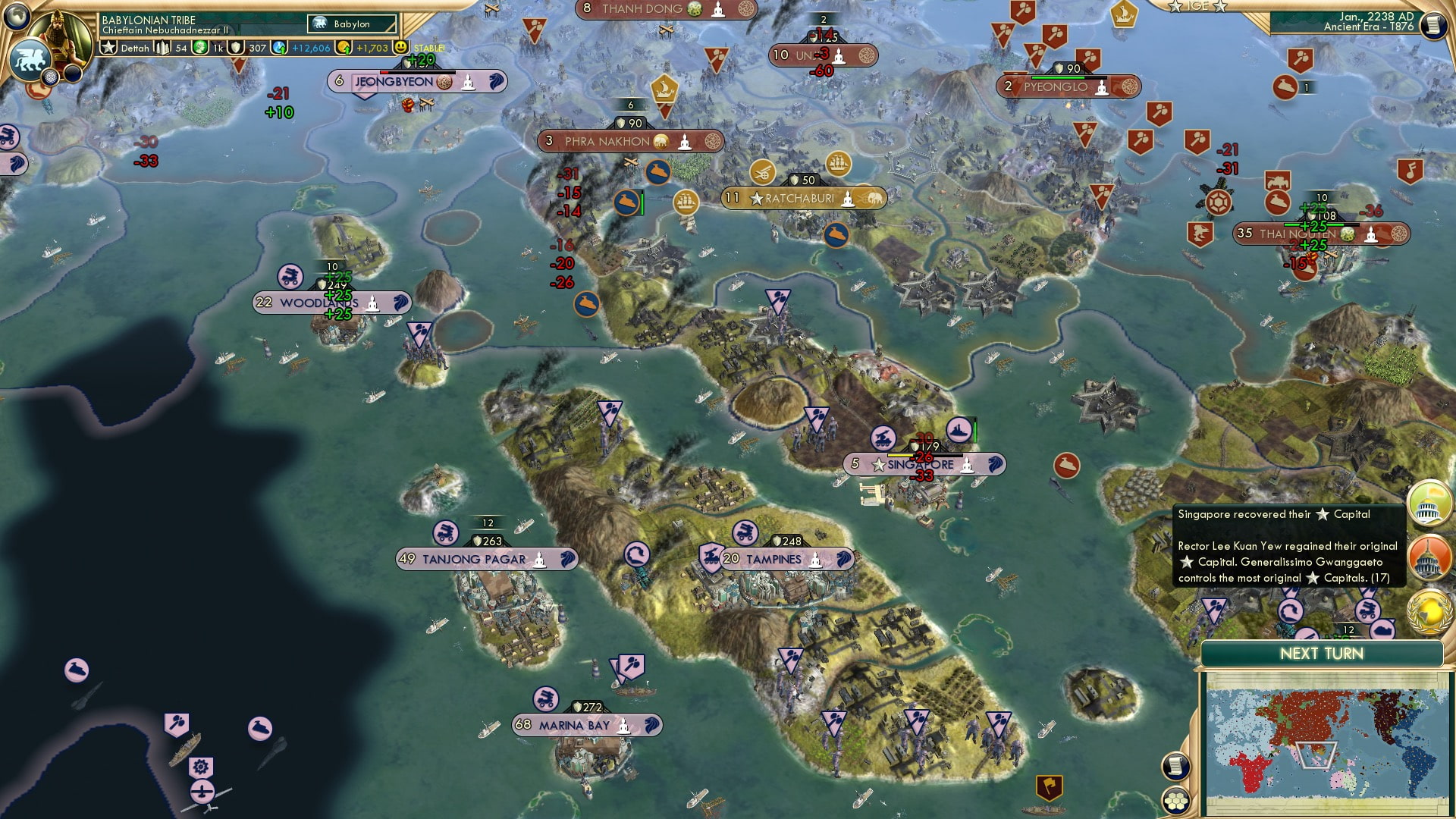Viewport: 1456px width, 819px height.
Task: Select the trebuchet unit icon near Woodlands
Action: coord(292,275)
